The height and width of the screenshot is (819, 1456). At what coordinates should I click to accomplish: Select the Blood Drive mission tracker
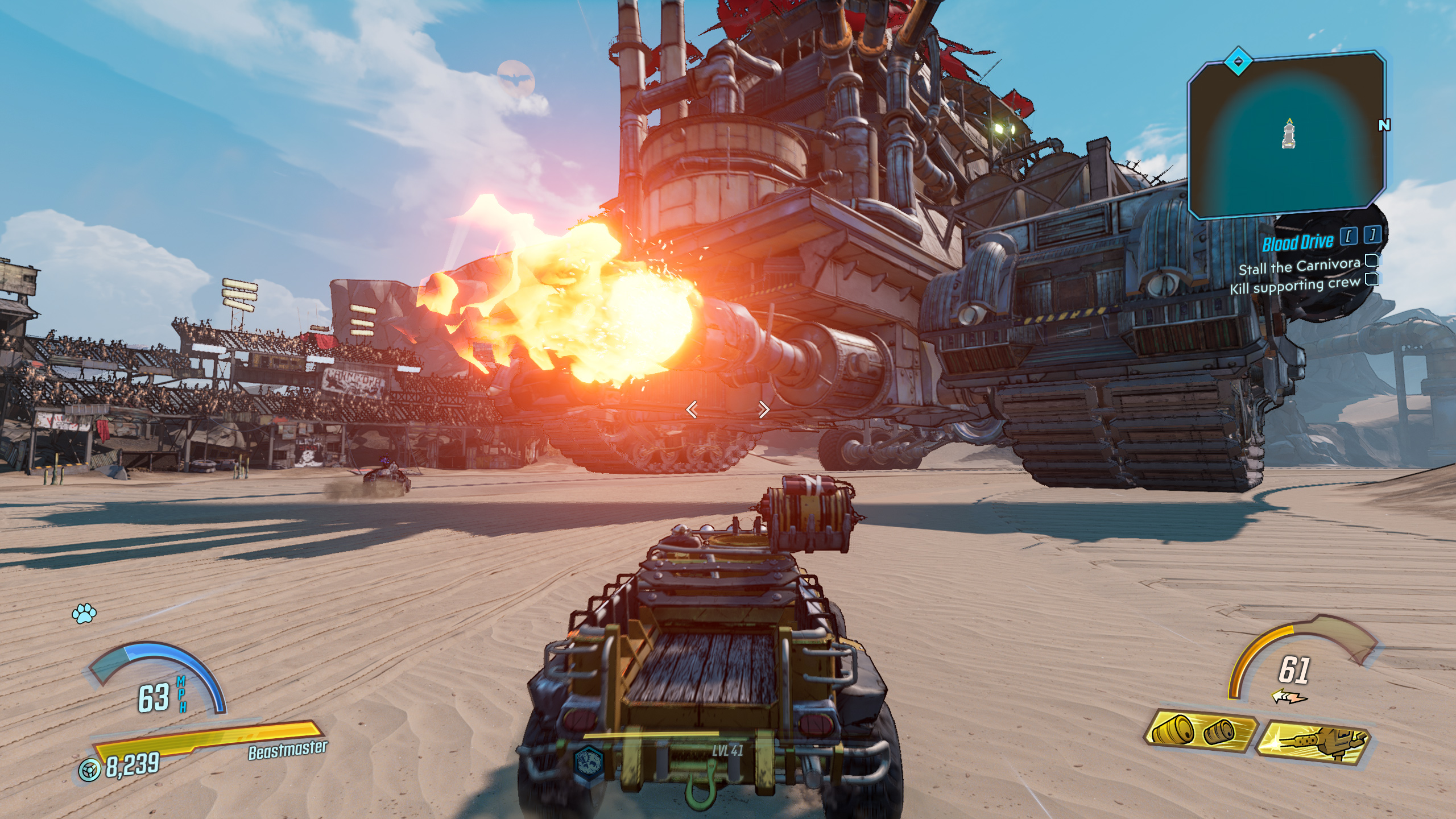click(1297, 243)
